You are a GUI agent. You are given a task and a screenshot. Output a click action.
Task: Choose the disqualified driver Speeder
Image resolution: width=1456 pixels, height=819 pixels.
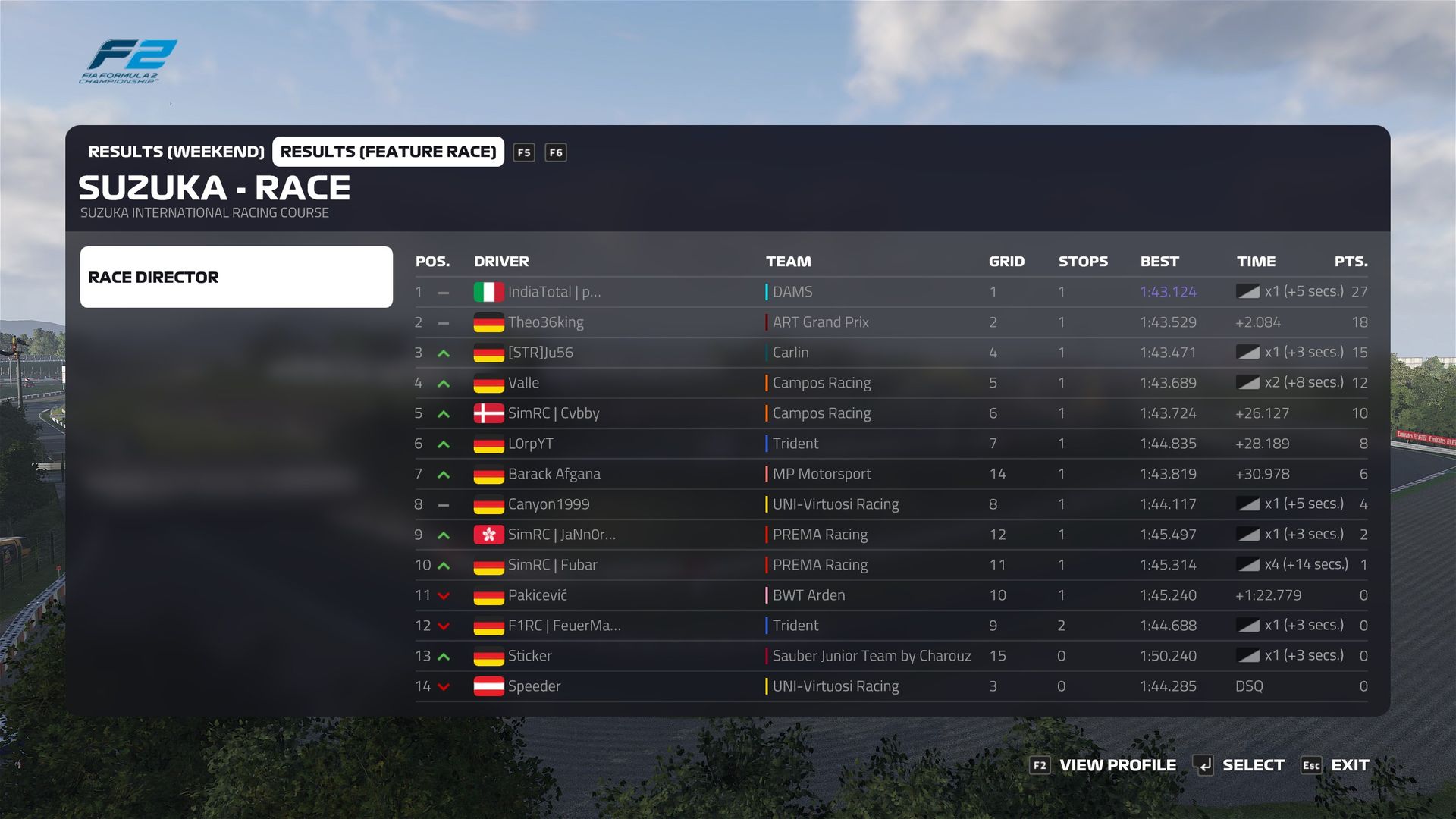point(535,686)
